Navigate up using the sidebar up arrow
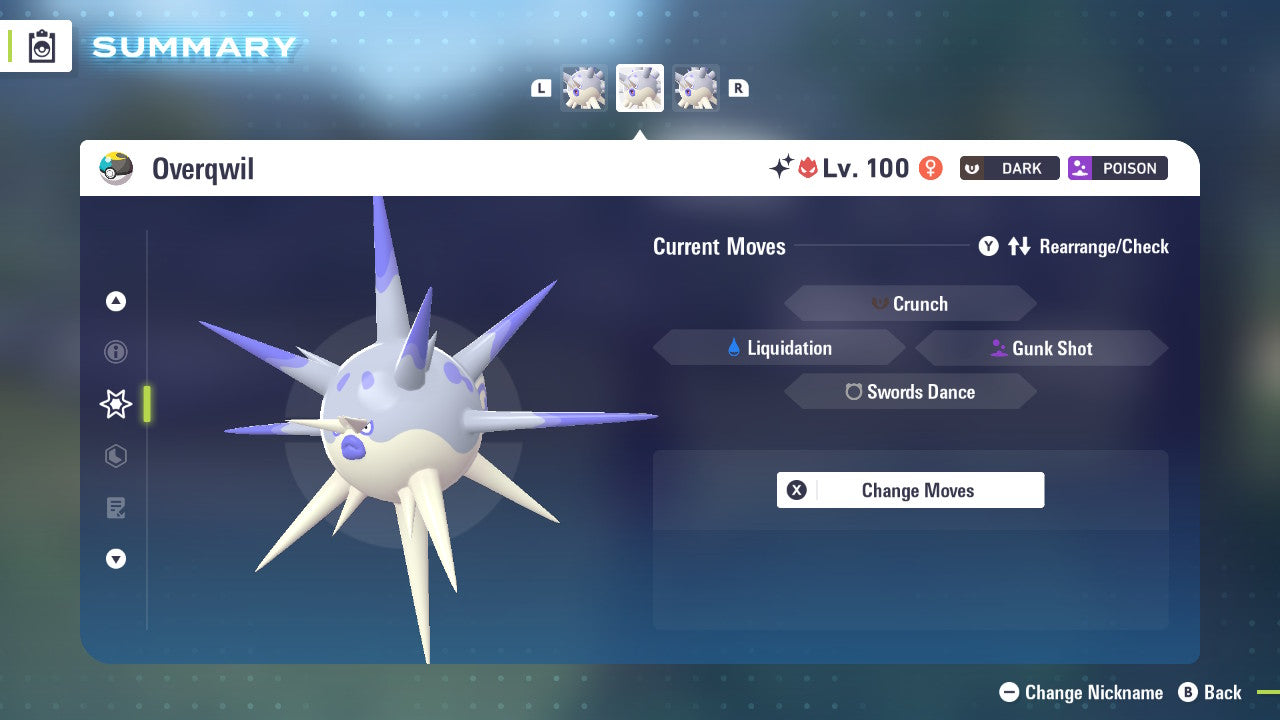1280x720 pixels. coord(116,301)
